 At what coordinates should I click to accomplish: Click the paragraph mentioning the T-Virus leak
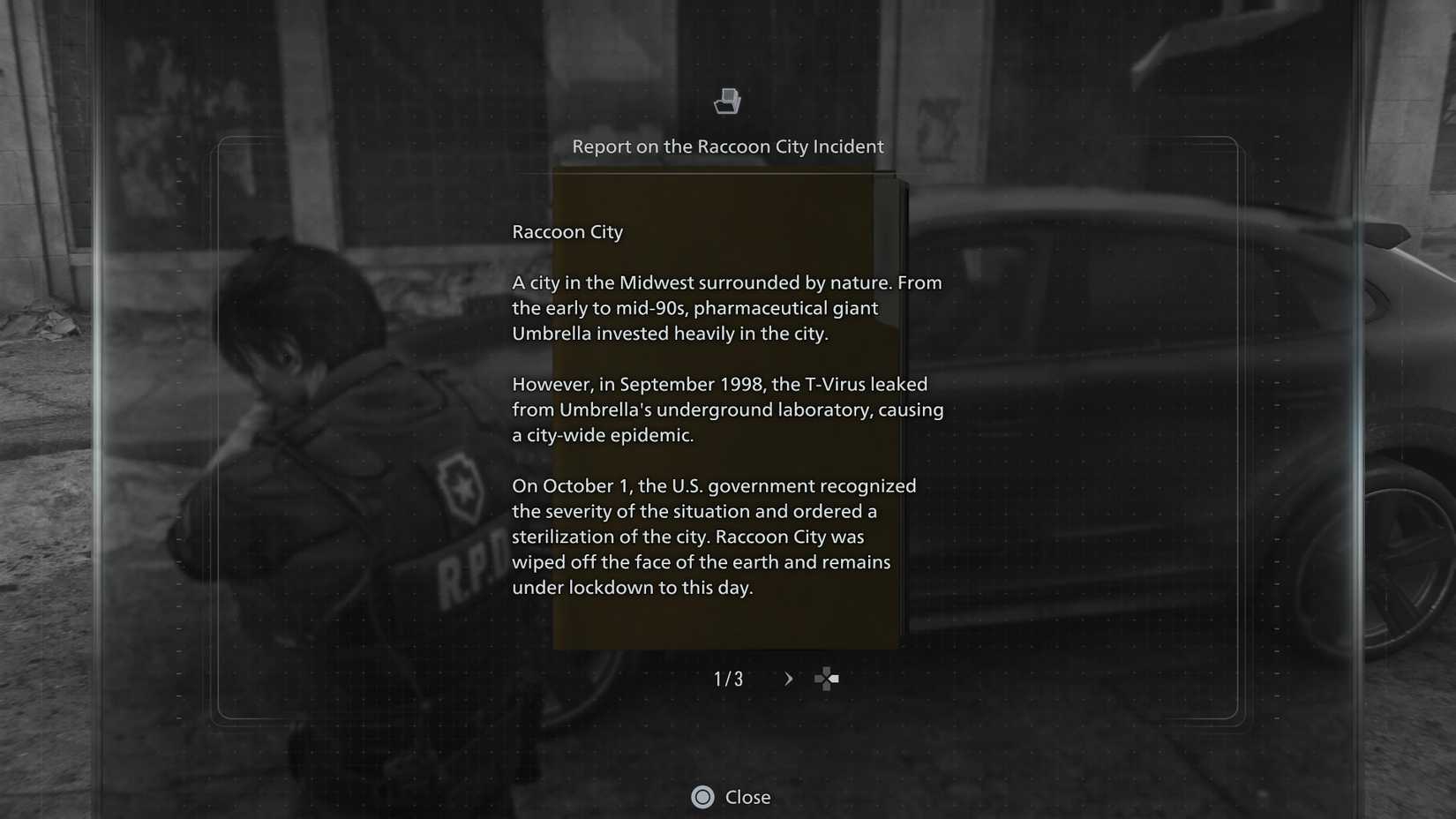pyautogui.click(x=727, y=409)
